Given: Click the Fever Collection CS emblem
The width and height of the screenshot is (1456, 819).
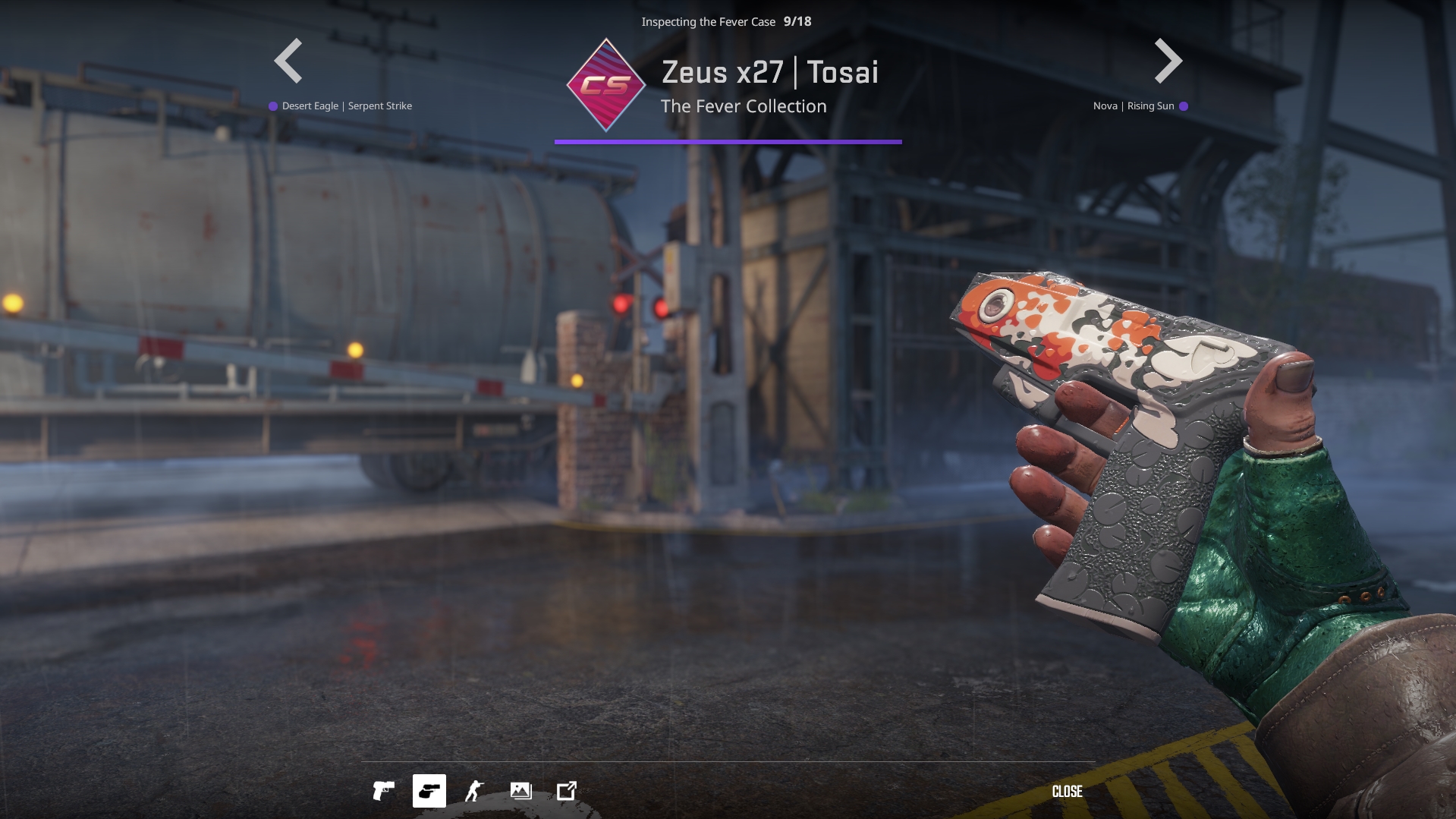Looking at the screenshot, I should 605,85.
